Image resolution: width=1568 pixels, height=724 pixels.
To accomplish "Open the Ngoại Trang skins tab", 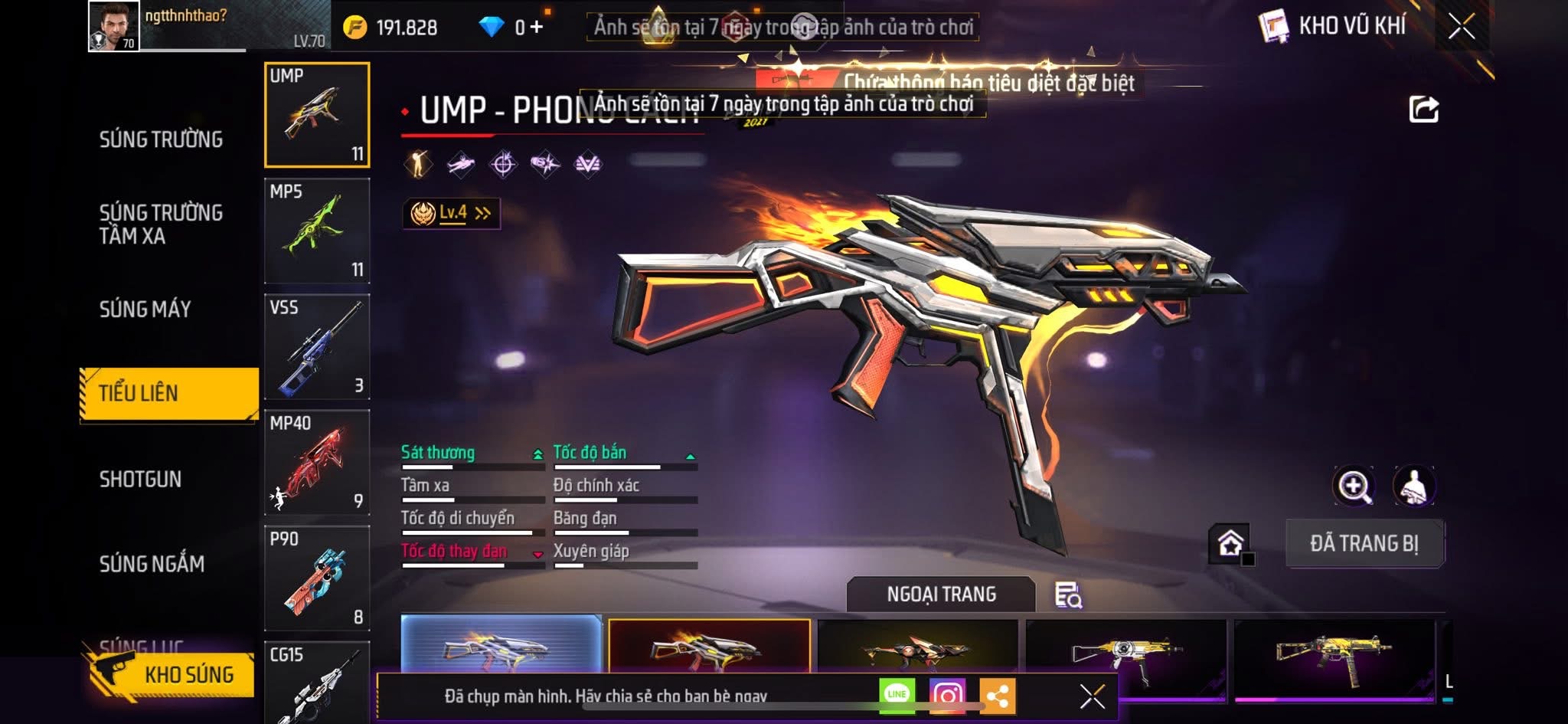I will 941,594.
